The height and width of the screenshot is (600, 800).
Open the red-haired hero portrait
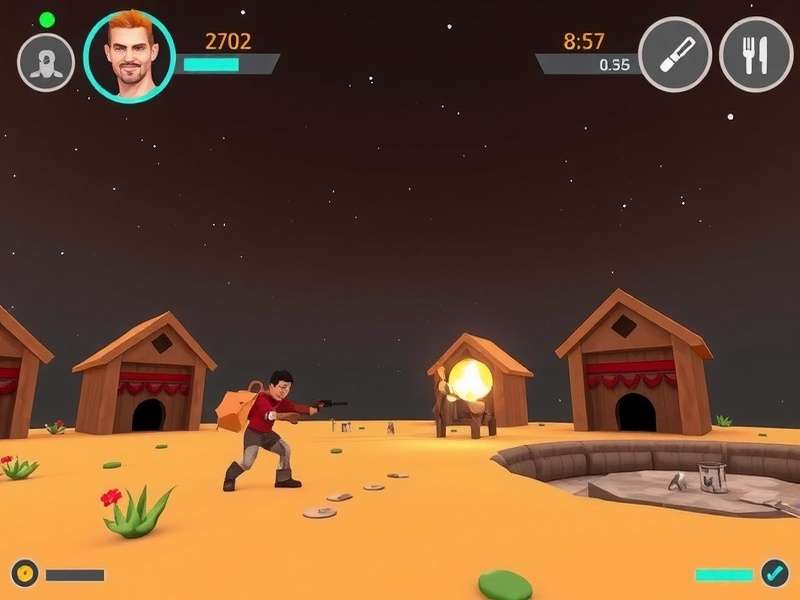click(130, 57)
